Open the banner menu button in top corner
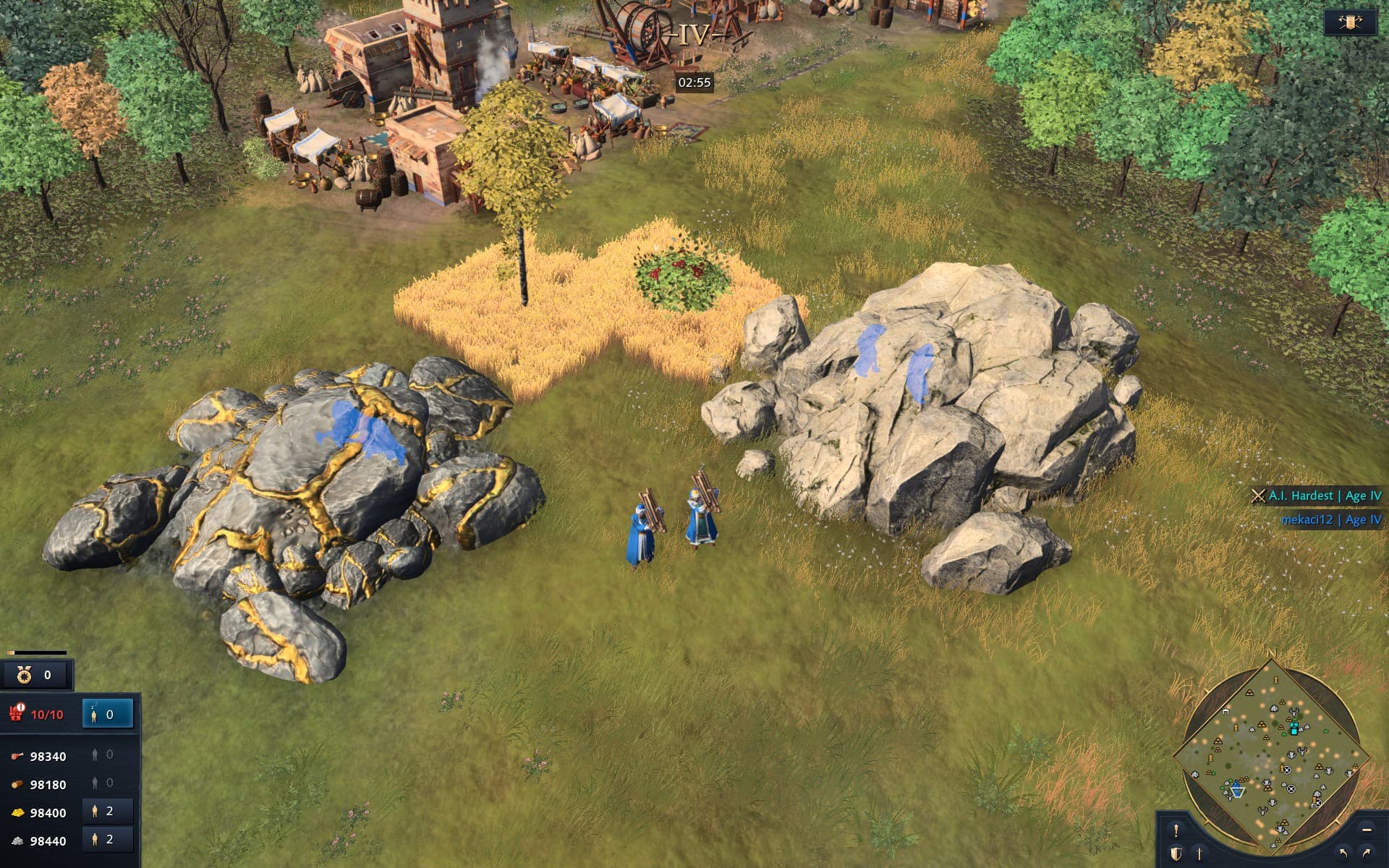 pos(1350,22)
